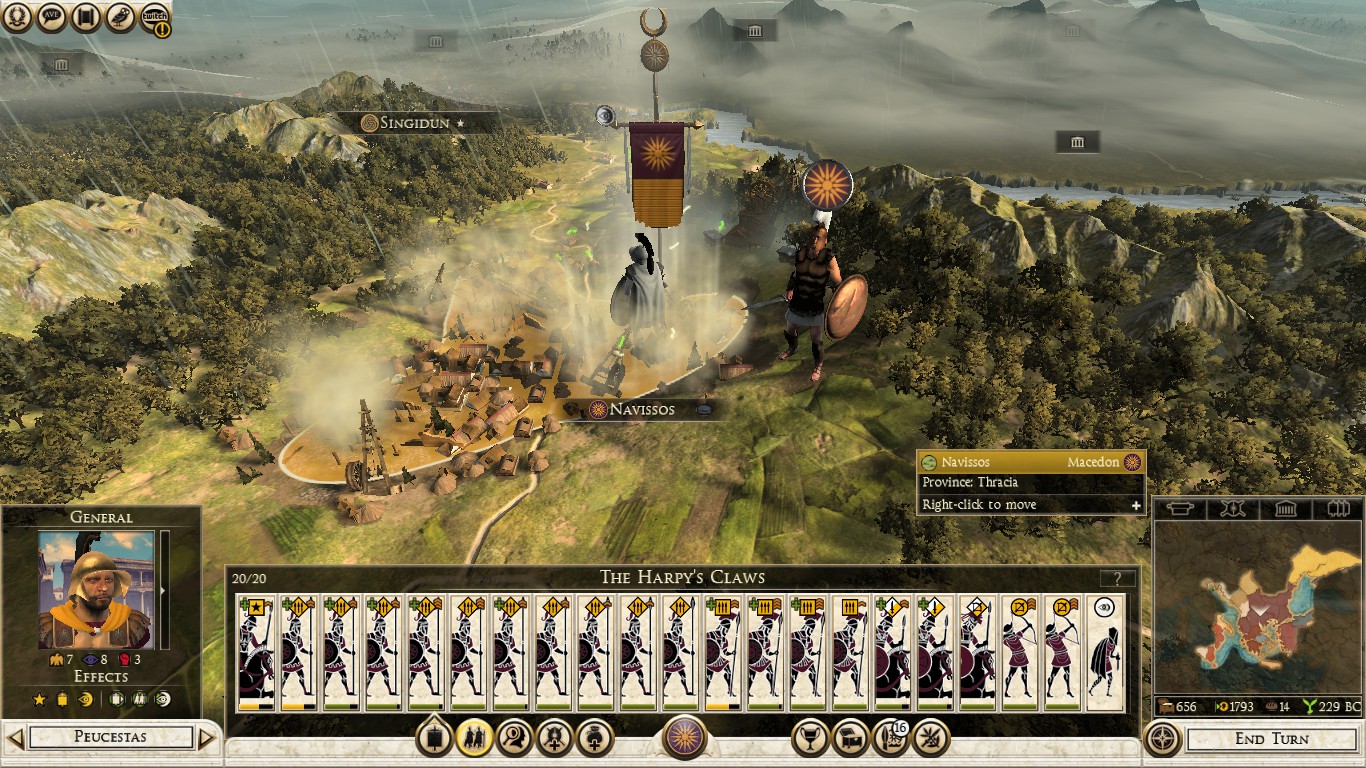Click the recruit mercenaries coin-bag button
Screen dimensions: 1366x768
(594, 739)
